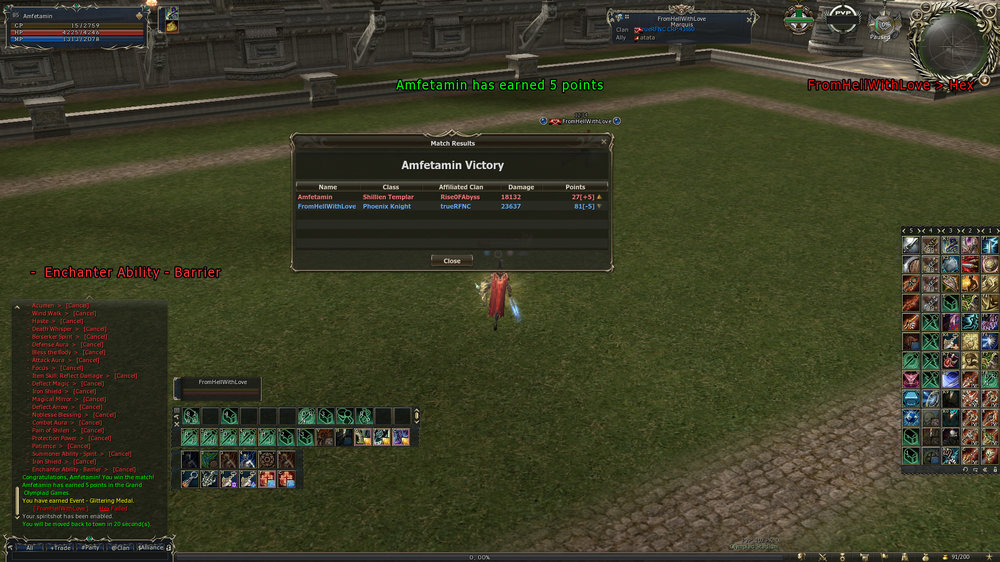The height and width of the screenshot is (562, 1000).
Task: Select the Amfetamin row in results
Action: click(450, 197)
